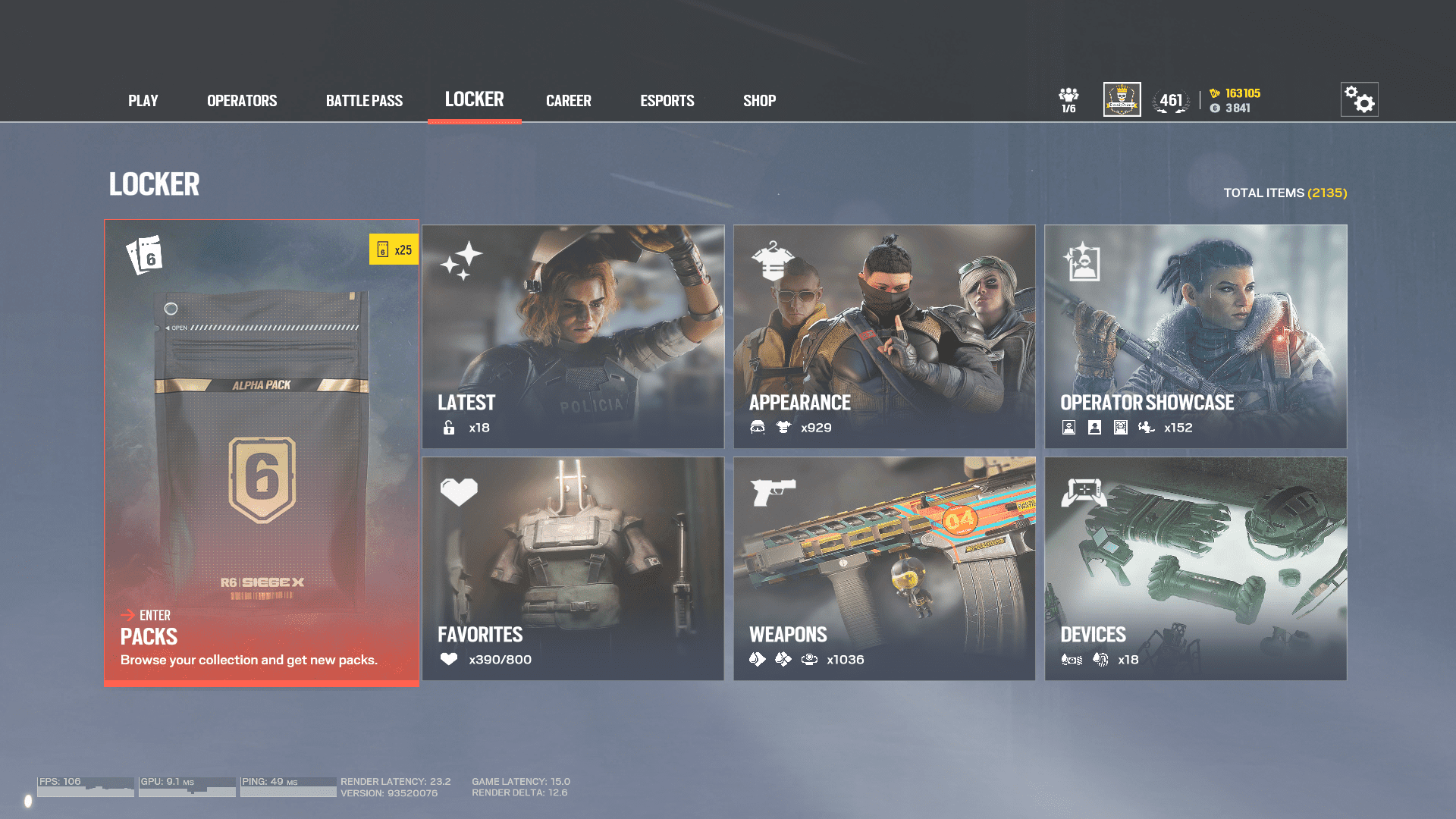Click the padlock icon beside x18
This screenshot has width=1456, height=819.
tap(448, 428)
